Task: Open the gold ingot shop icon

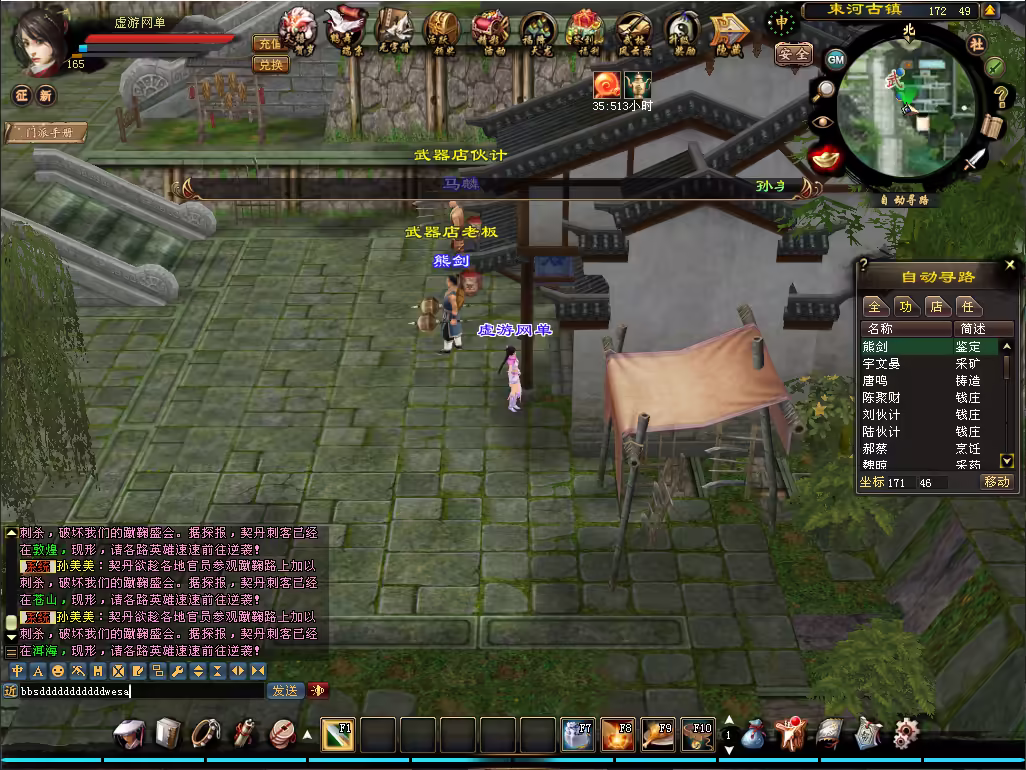Action: click(x=824, y=157)
